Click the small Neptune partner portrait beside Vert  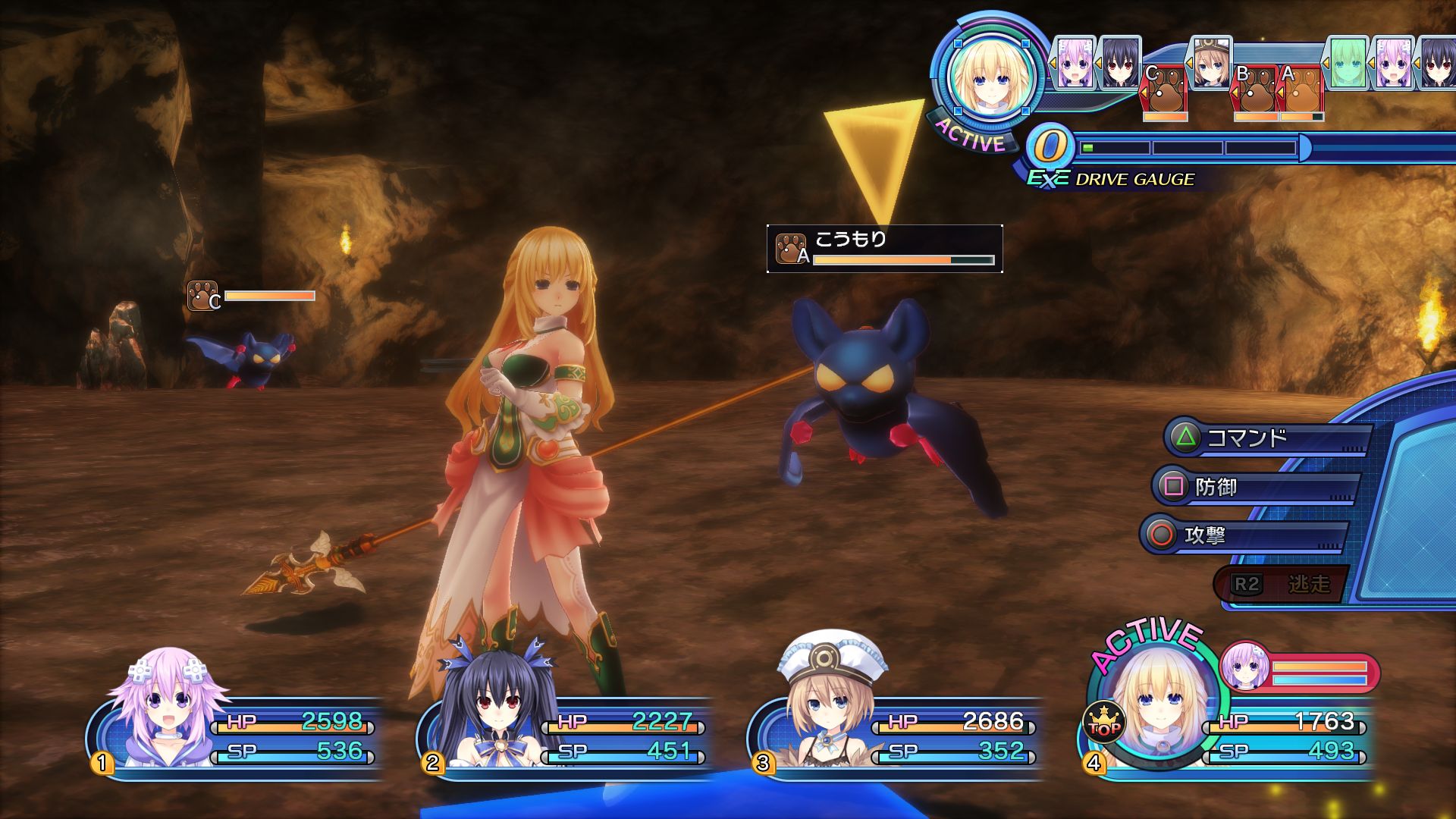click(1244, 666)
